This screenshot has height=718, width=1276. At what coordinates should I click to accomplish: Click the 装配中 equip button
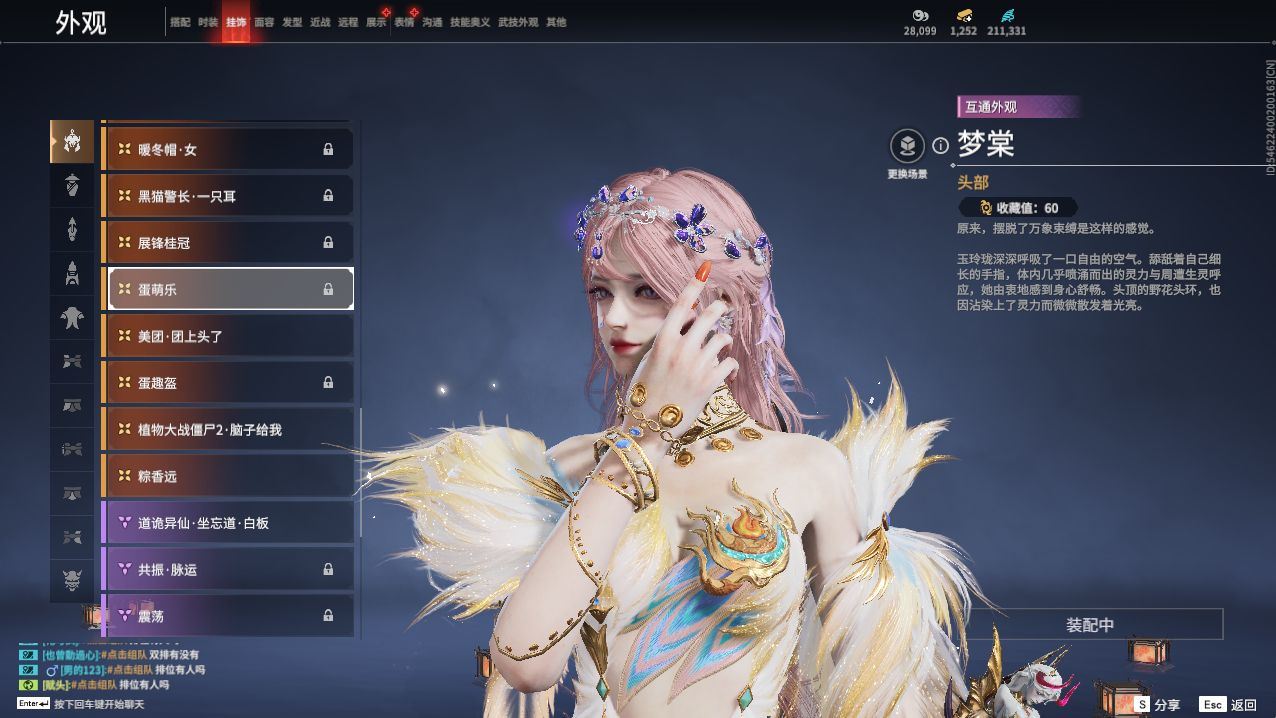click(1089, 625)
